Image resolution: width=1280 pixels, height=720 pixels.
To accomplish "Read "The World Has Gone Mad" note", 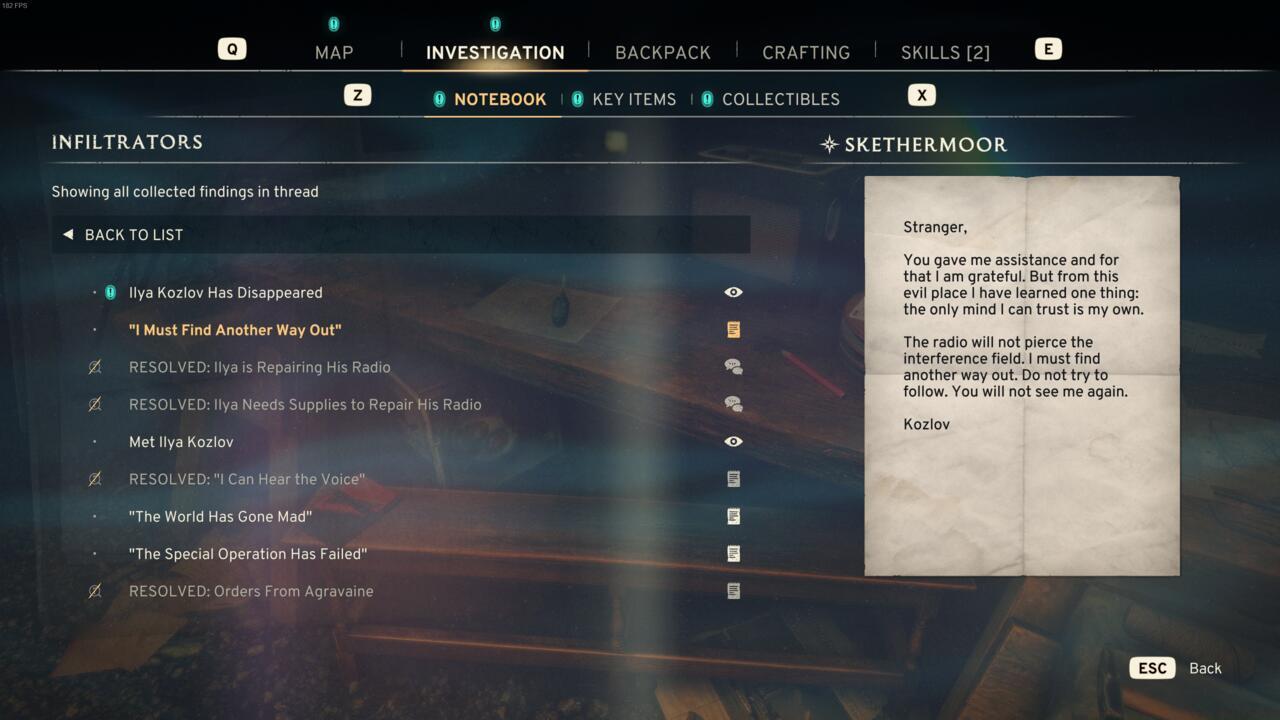I will pyautogui.click(x=220, y=517).
